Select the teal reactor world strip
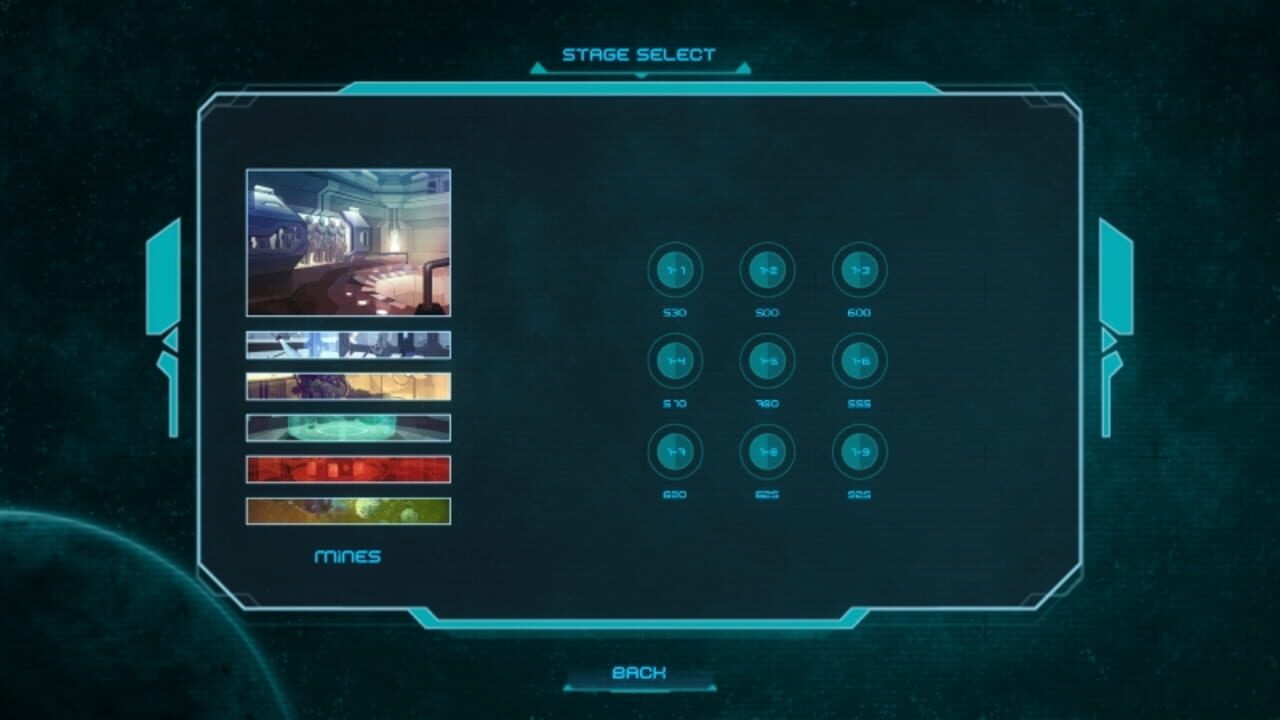The width and height of the screenshot is (1280, 720). tap(348, 427)
